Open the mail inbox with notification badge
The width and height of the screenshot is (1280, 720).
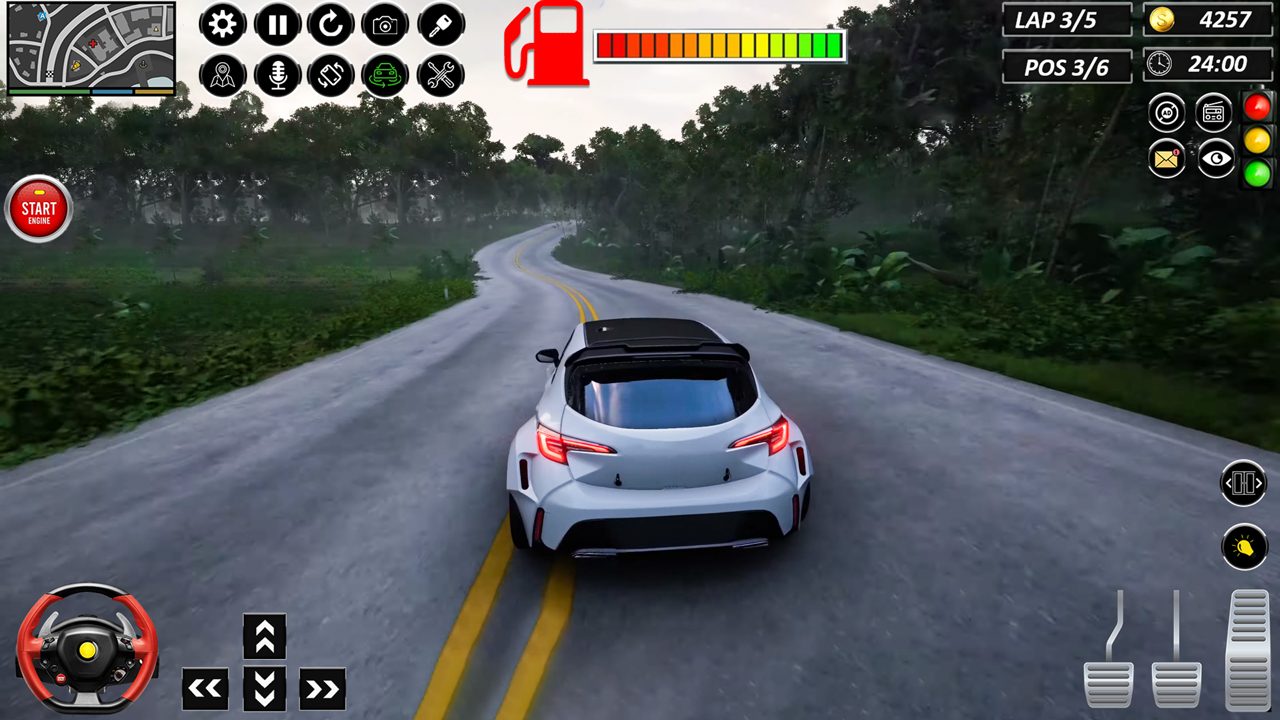point(1166,160)
